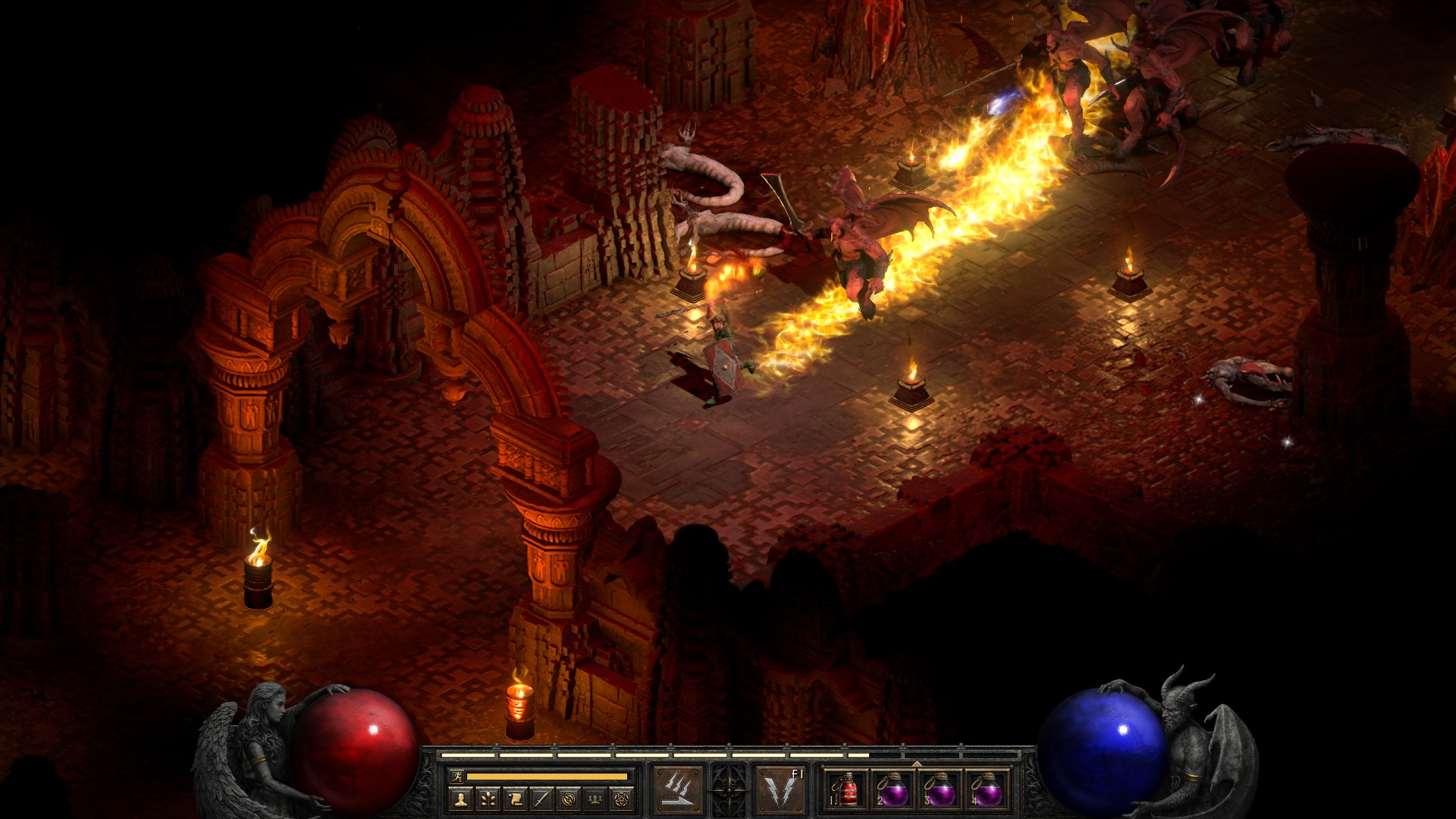Open the party screen icon

tap(595, 798)
